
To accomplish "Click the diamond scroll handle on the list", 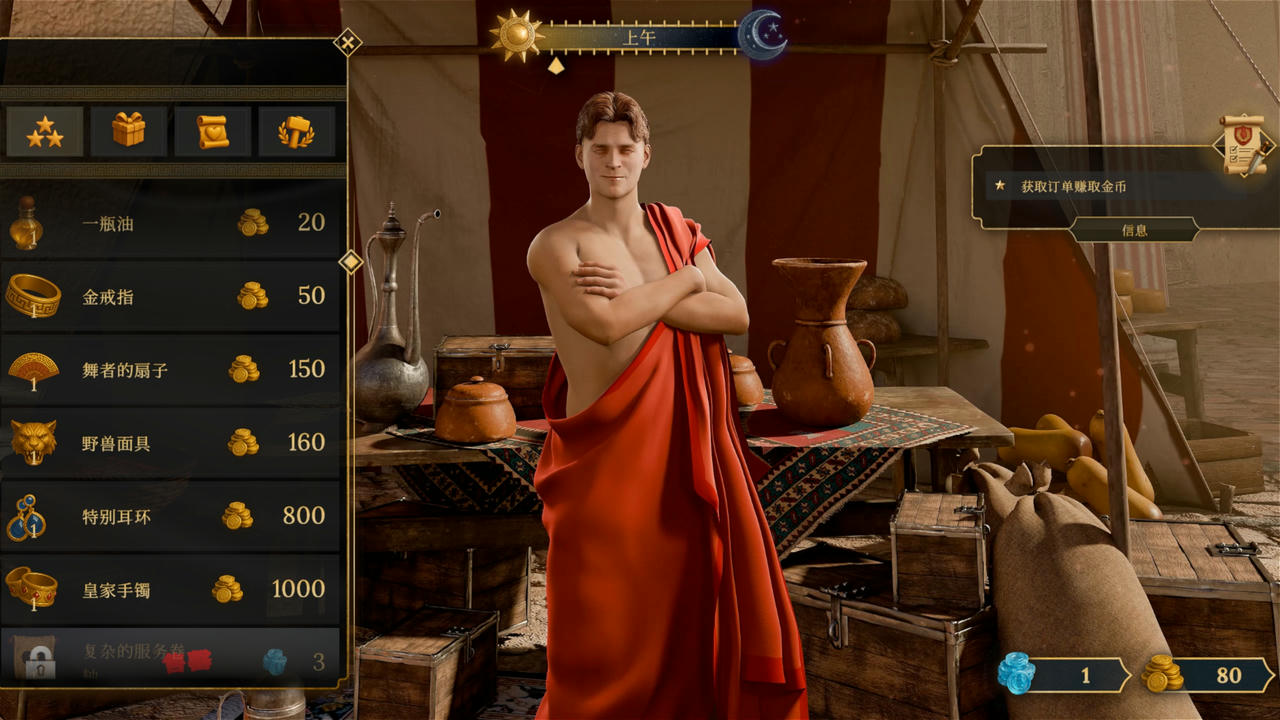I will pos(351,262).
